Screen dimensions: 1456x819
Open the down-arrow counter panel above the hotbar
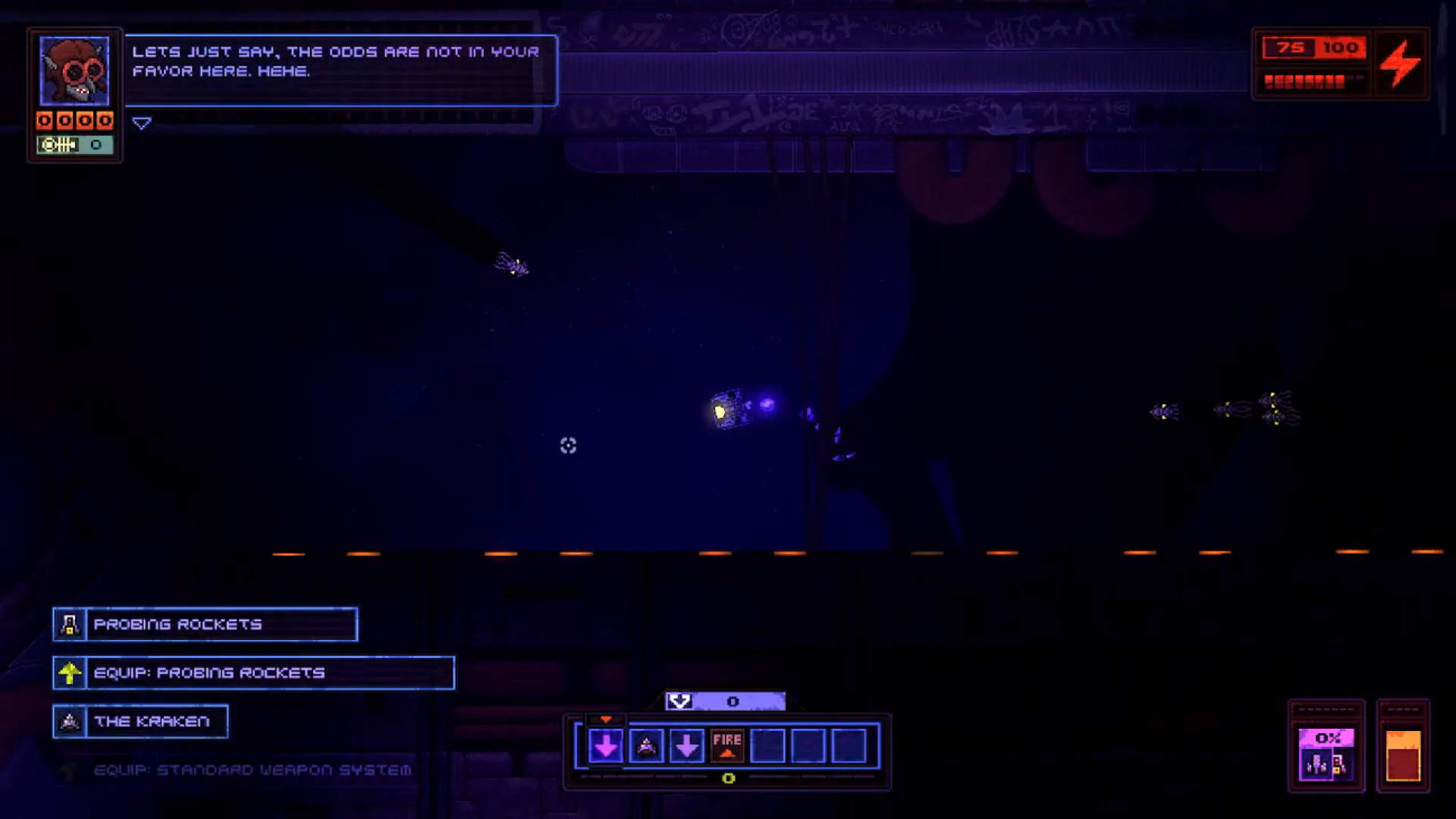click(726, 701)
